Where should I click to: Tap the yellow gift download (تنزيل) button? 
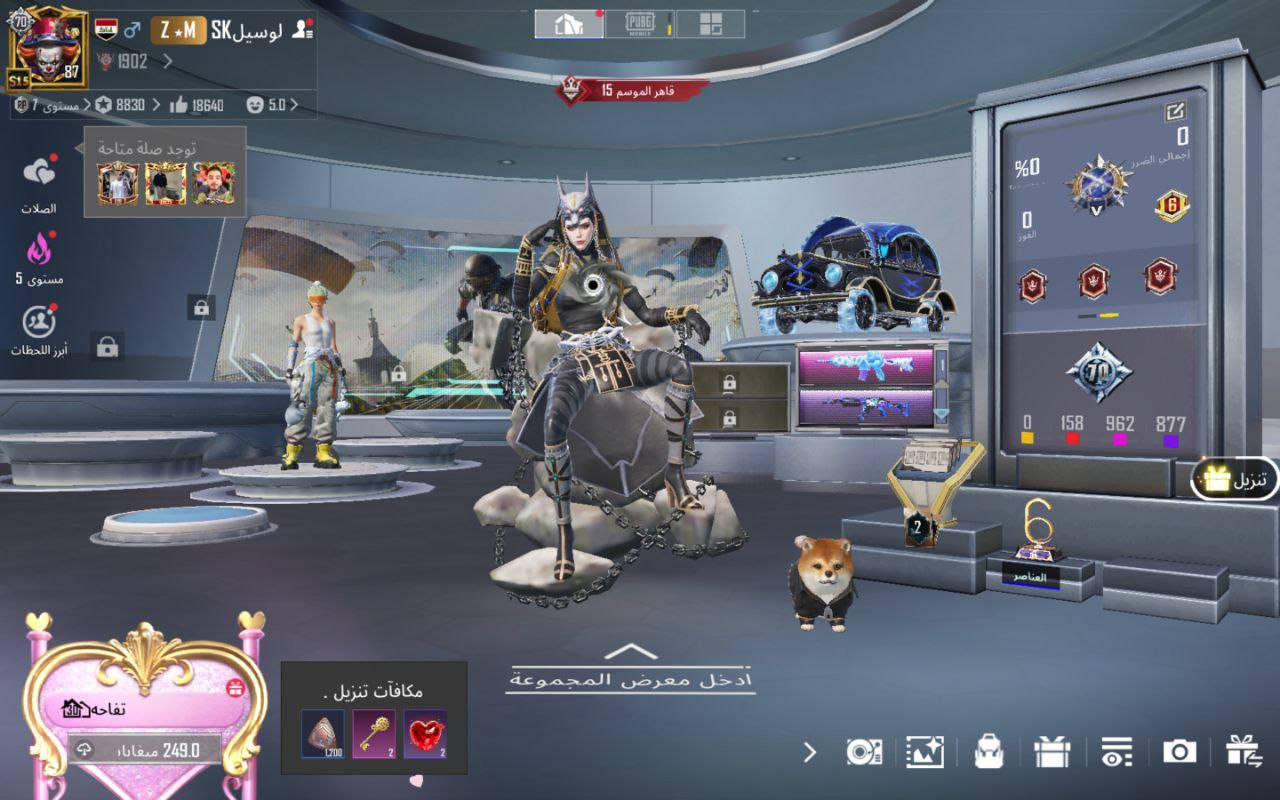(1236, 480)
